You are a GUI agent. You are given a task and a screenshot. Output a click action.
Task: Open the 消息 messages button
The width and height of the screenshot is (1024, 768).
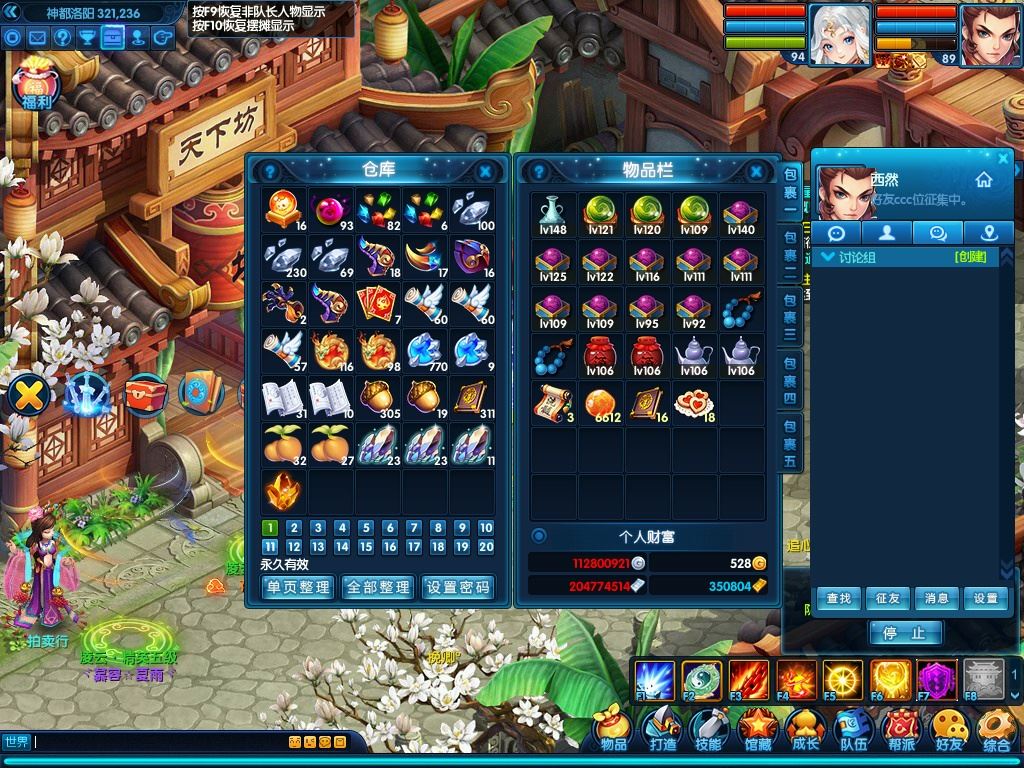pyautogui.click(x=936, y=598)
